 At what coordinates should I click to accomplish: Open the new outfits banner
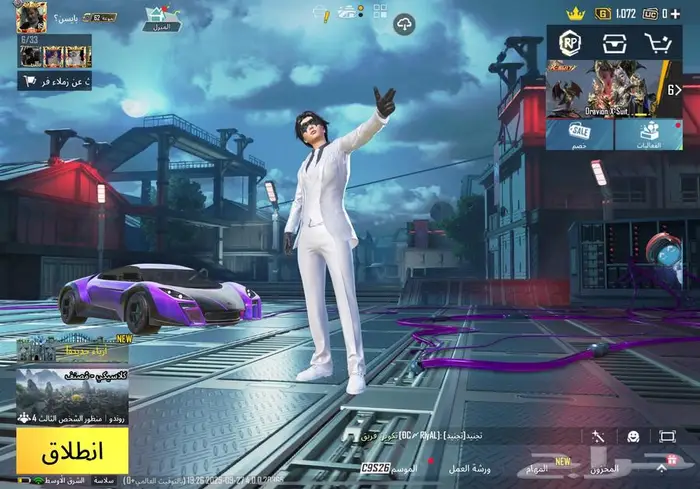click(x=71, y=350)
